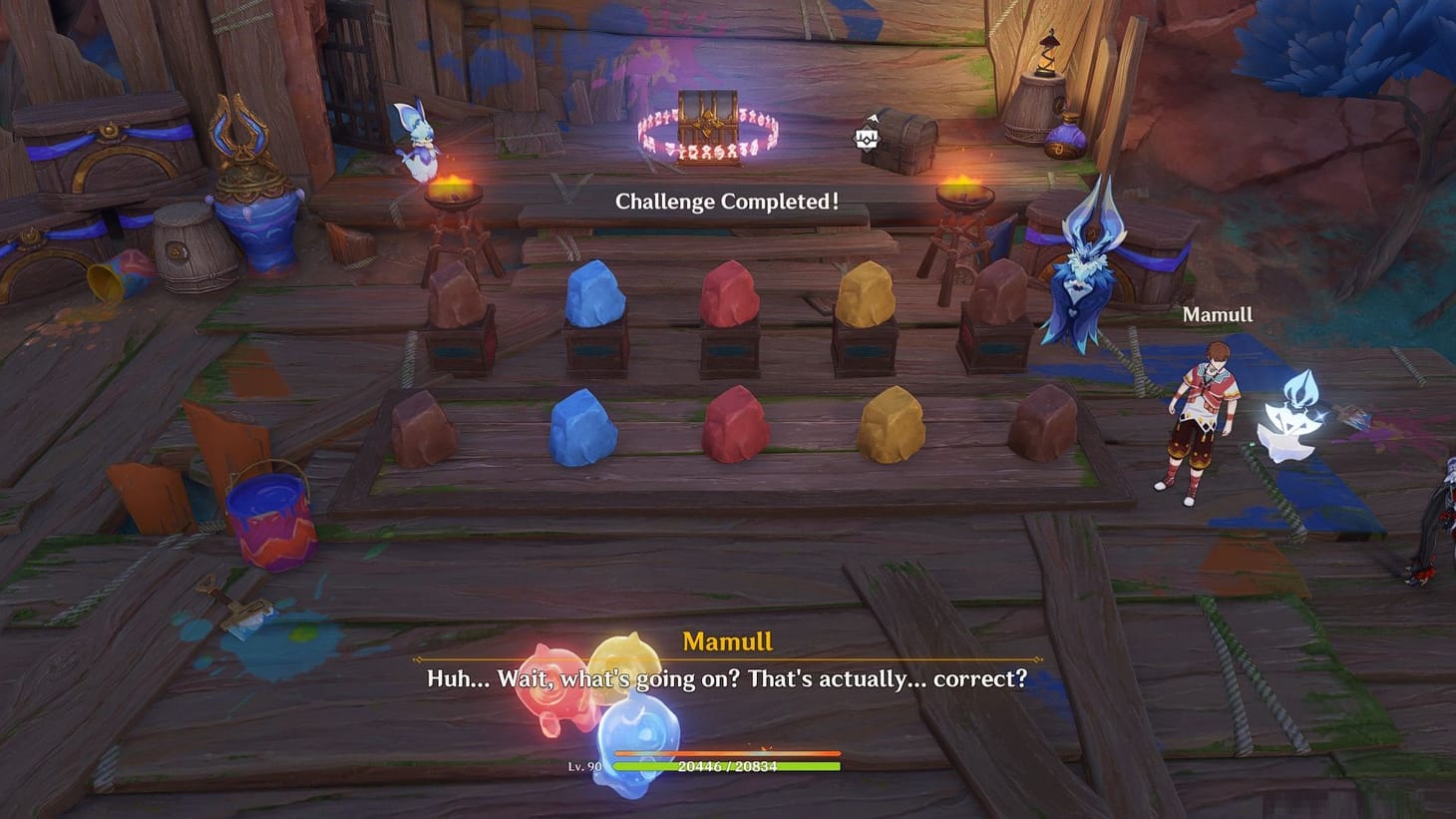Expand the Challenge Completed banner text
Screen dimensions: 1456x819
click(x=726, y=200)
